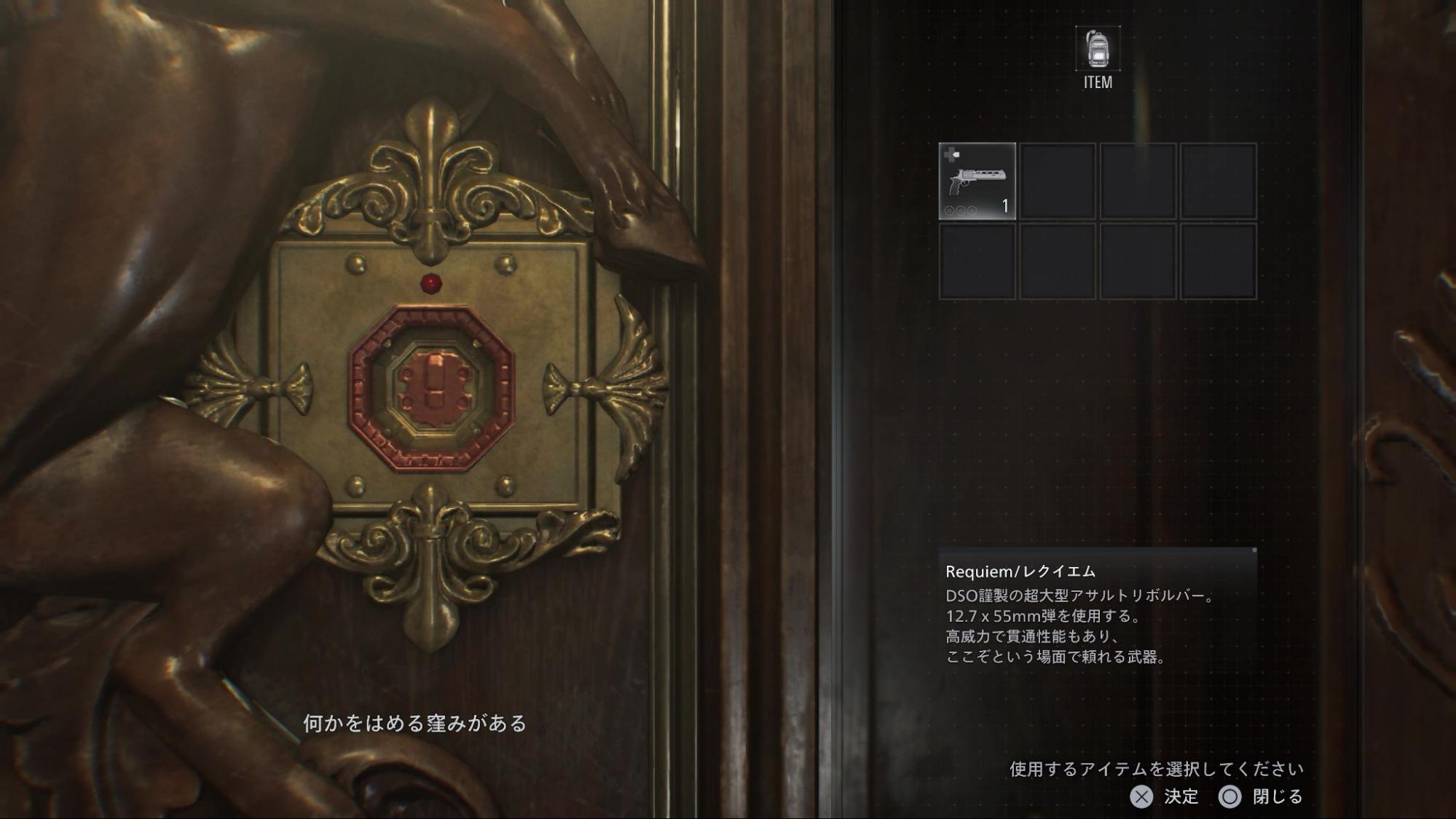Open the last empty slot in the bottom row

tap(1219, 262)
